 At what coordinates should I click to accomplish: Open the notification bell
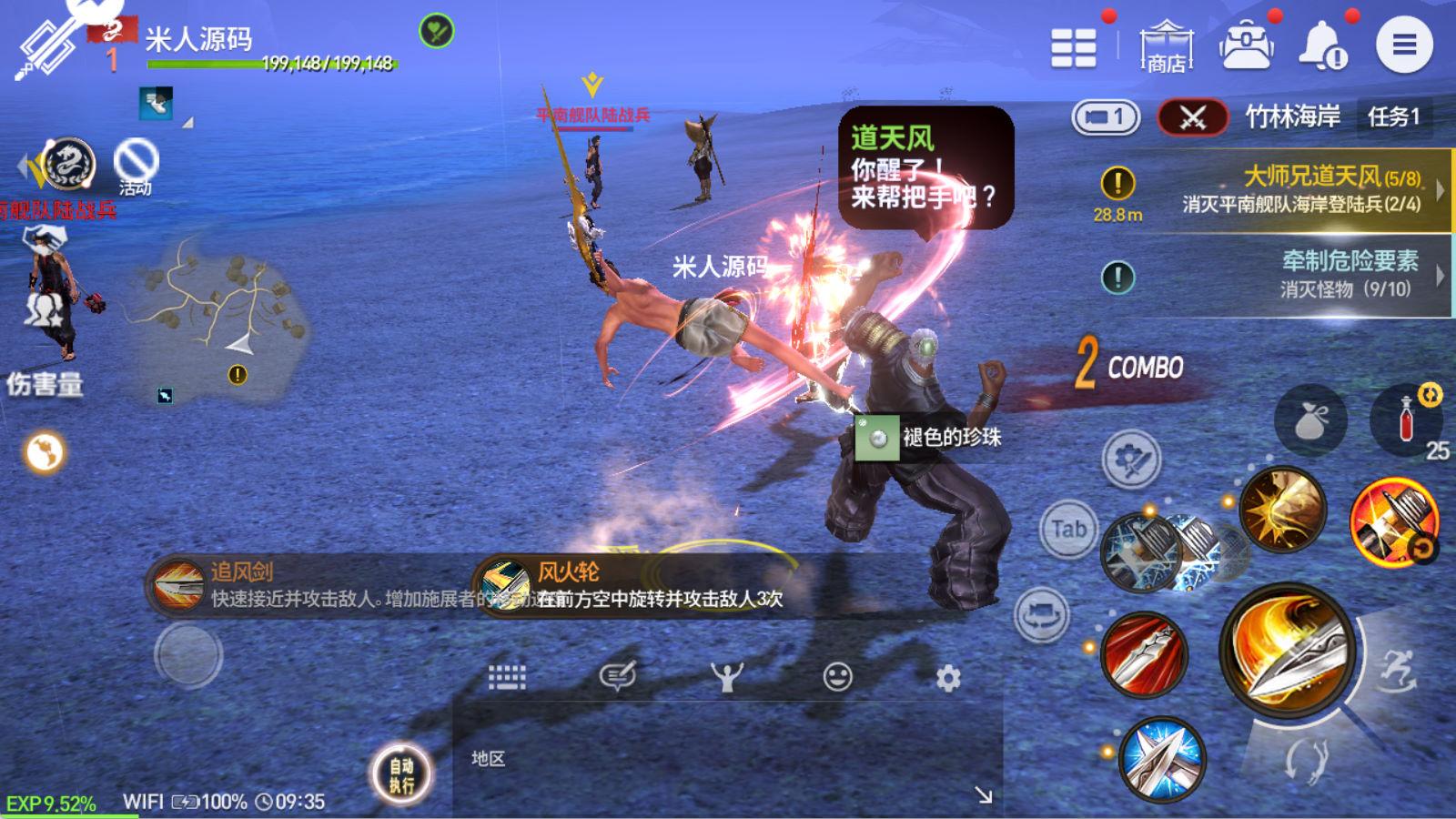point(1323,45)
